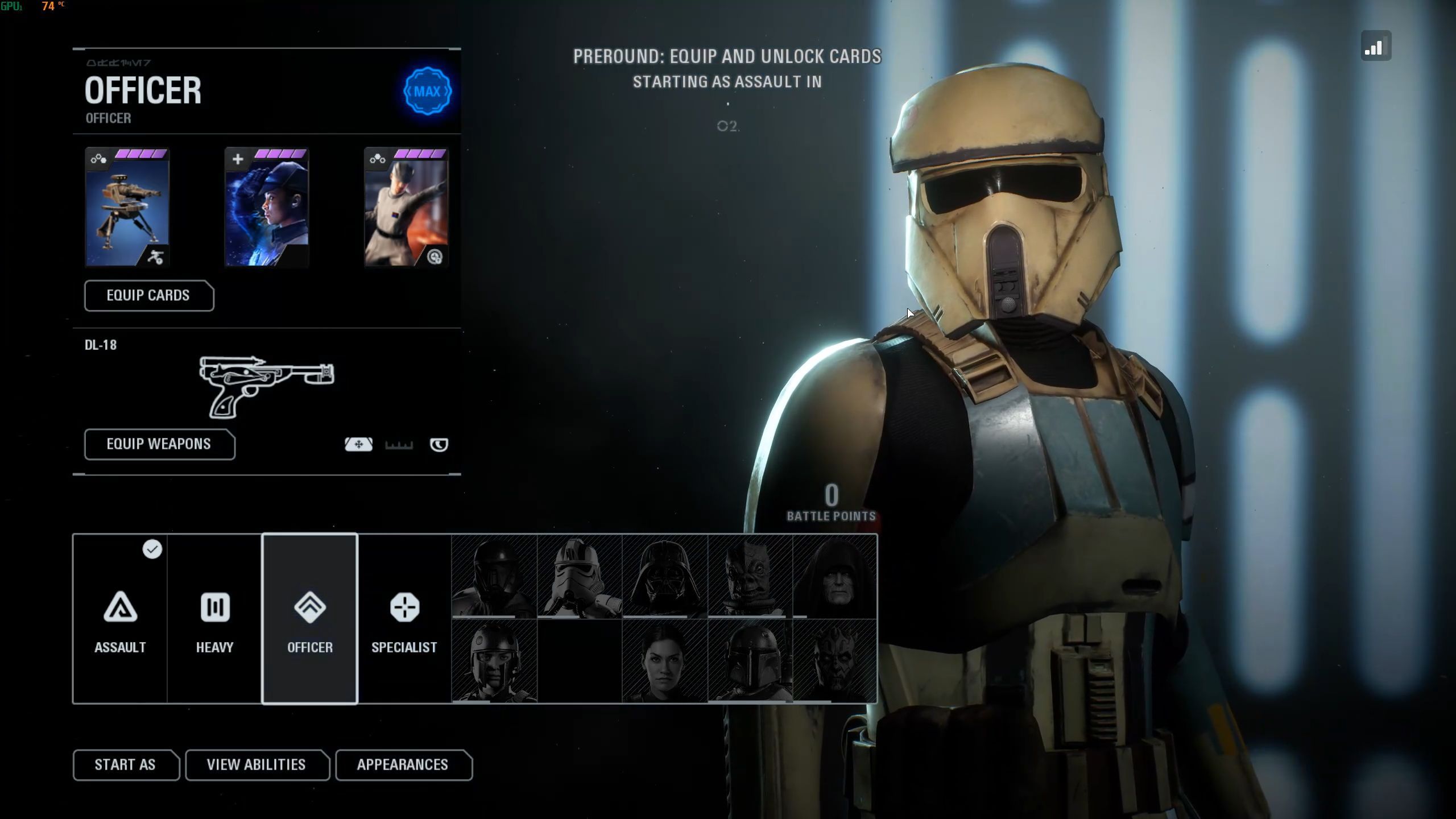Pick the Darth Maul hero portrait
This screenshot has width=1456, height=819.
835,661
